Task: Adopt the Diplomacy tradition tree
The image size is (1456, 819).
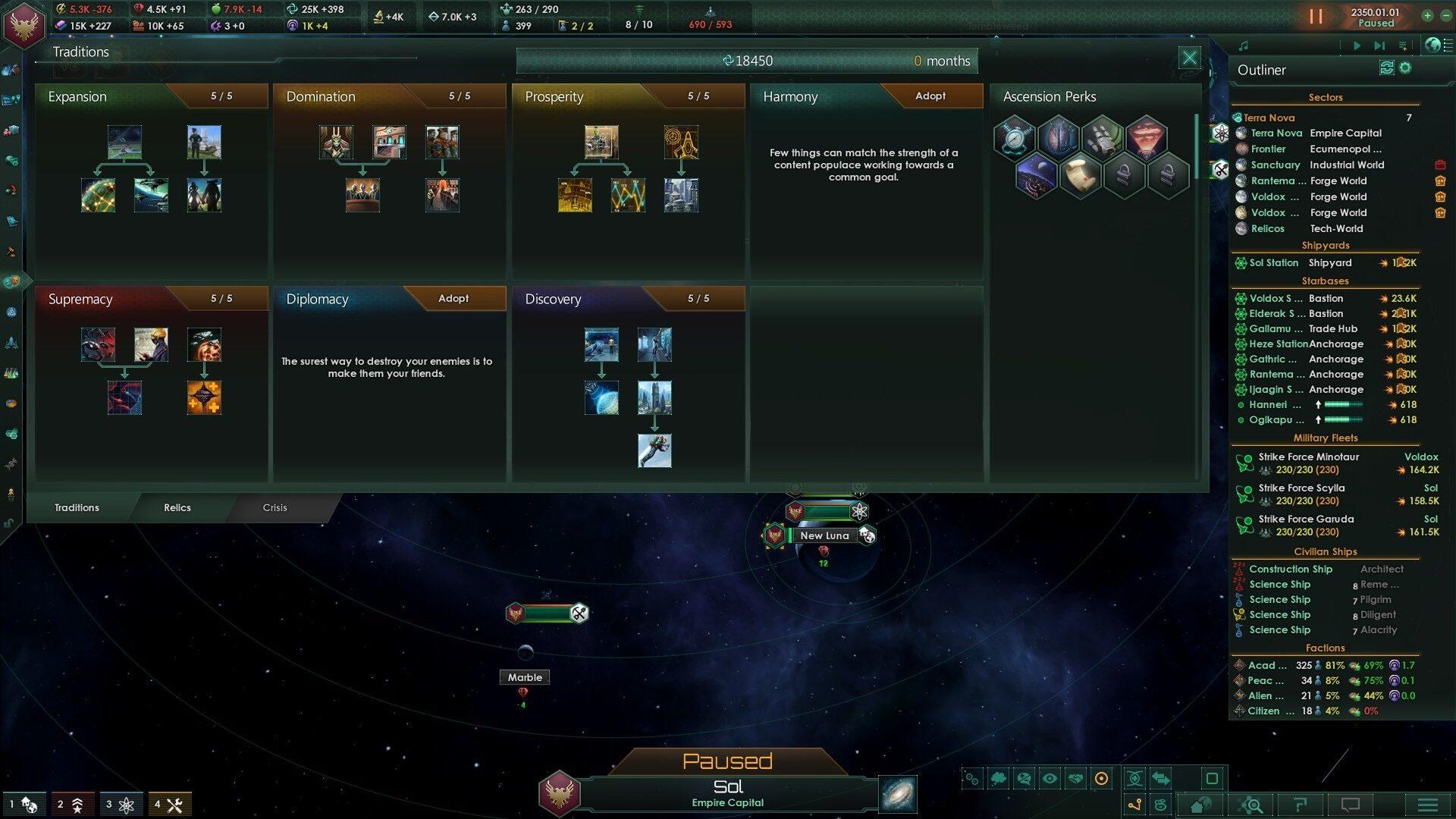Action: tap(453, 299)
